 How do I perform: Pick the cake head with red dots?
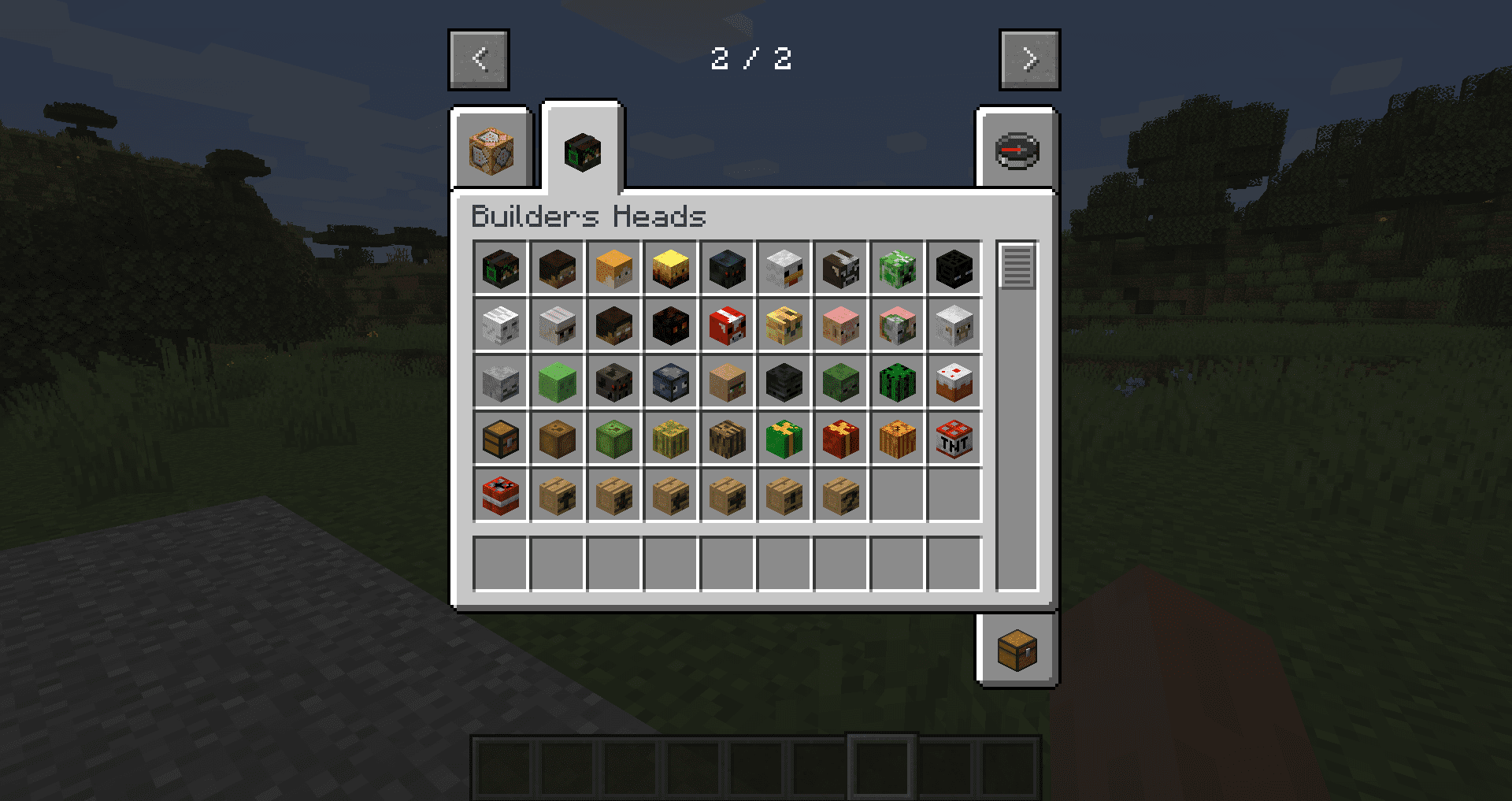pos(954,382)
